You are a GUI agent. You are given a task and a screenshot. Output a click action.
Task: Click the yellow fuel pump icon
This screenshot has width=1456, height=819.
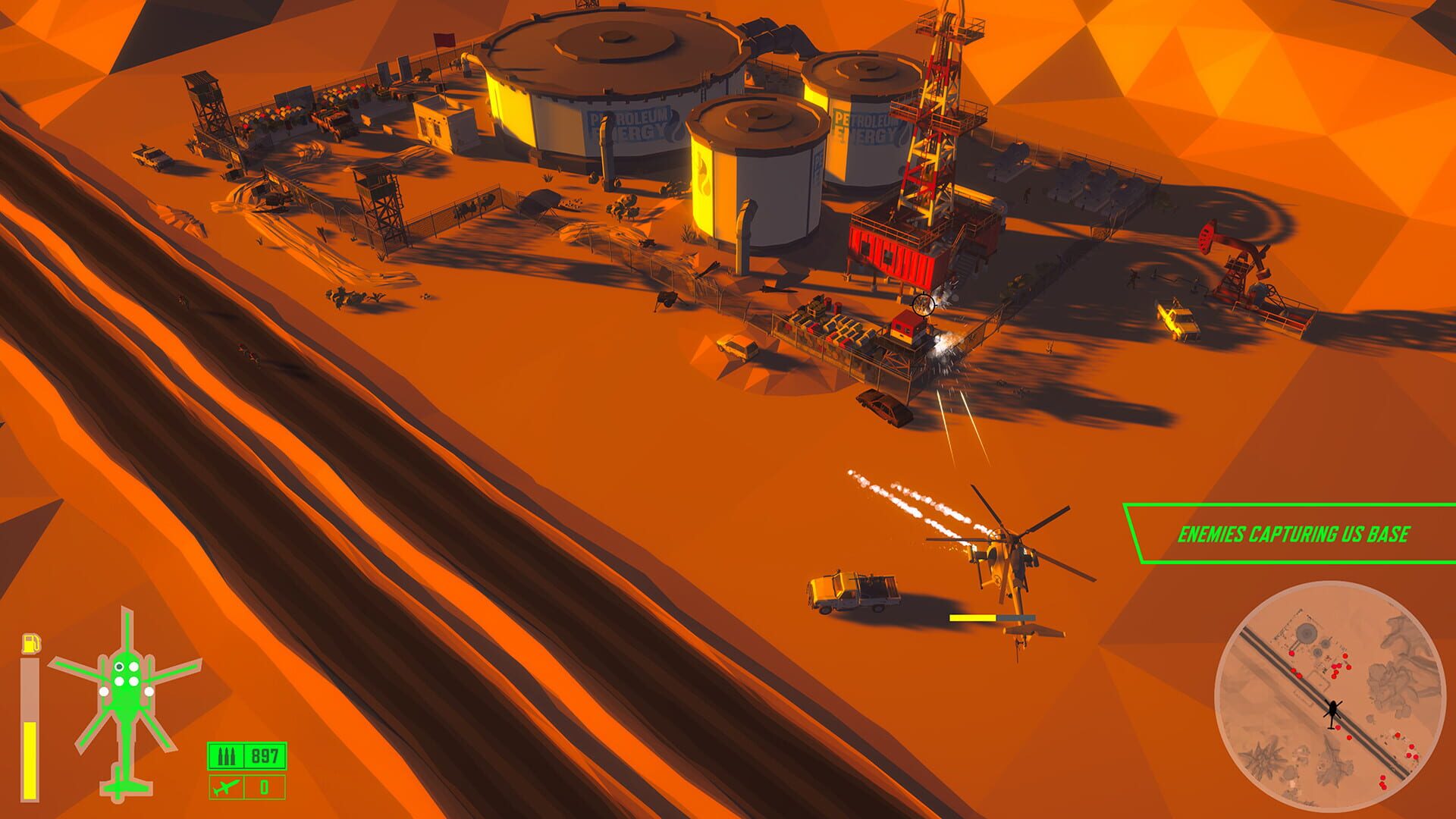[x=32, y=643]
